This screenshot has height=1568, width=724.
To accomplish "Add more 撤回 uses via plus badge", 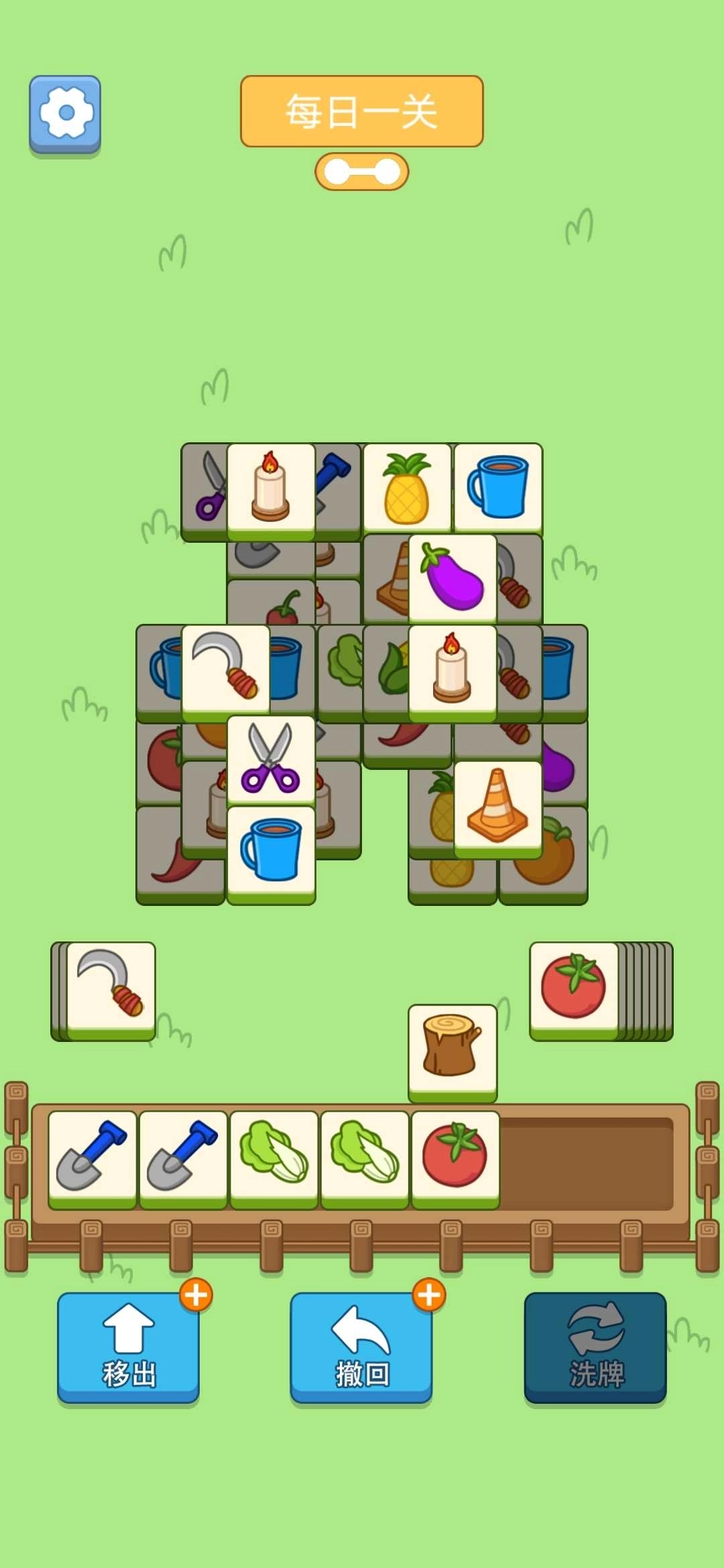I will coord(429,1295).
